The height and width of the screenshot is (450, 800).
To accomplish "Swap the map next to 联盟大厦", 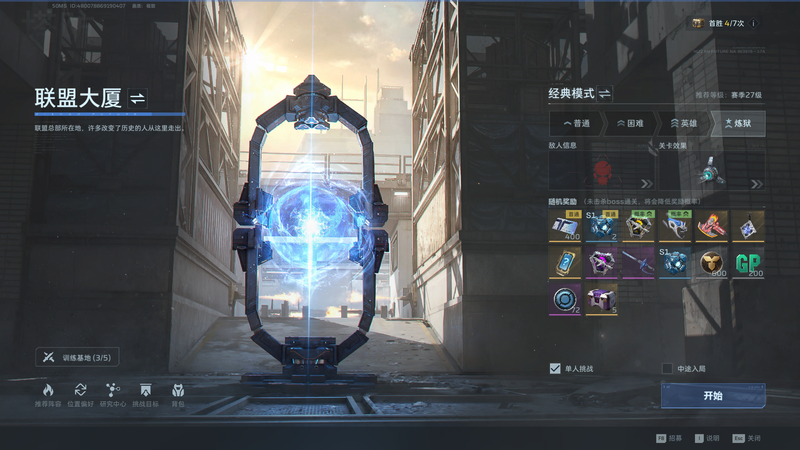I will click(x=138, y=98).
